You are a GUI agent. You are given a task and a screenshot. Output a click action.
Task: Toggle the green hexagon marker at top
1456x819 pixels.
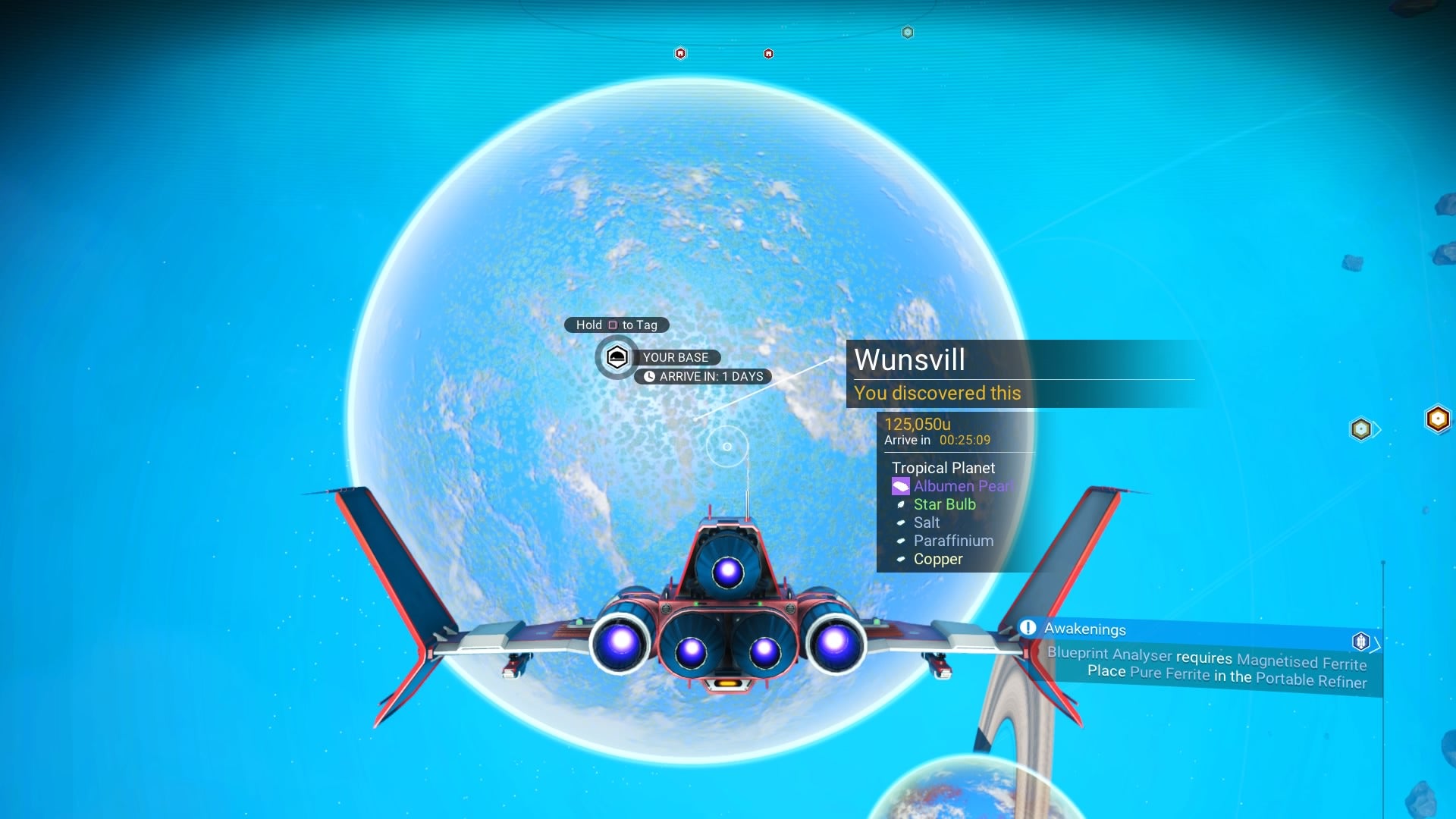pyautogui.click(x=907, y=33)
